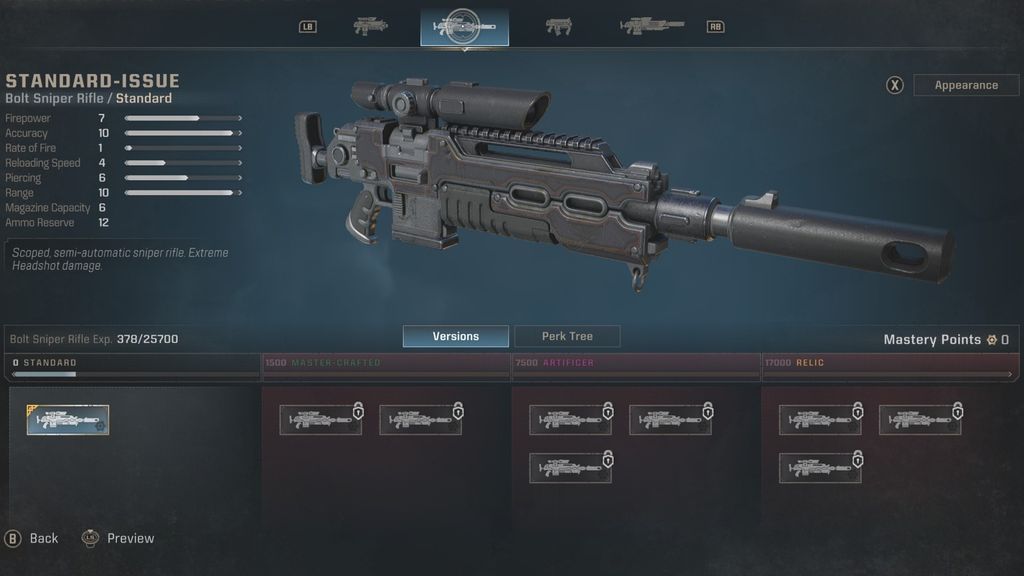
Task: Choose the highlighted sniper rifle weapon tab
Action: [464, 27]
